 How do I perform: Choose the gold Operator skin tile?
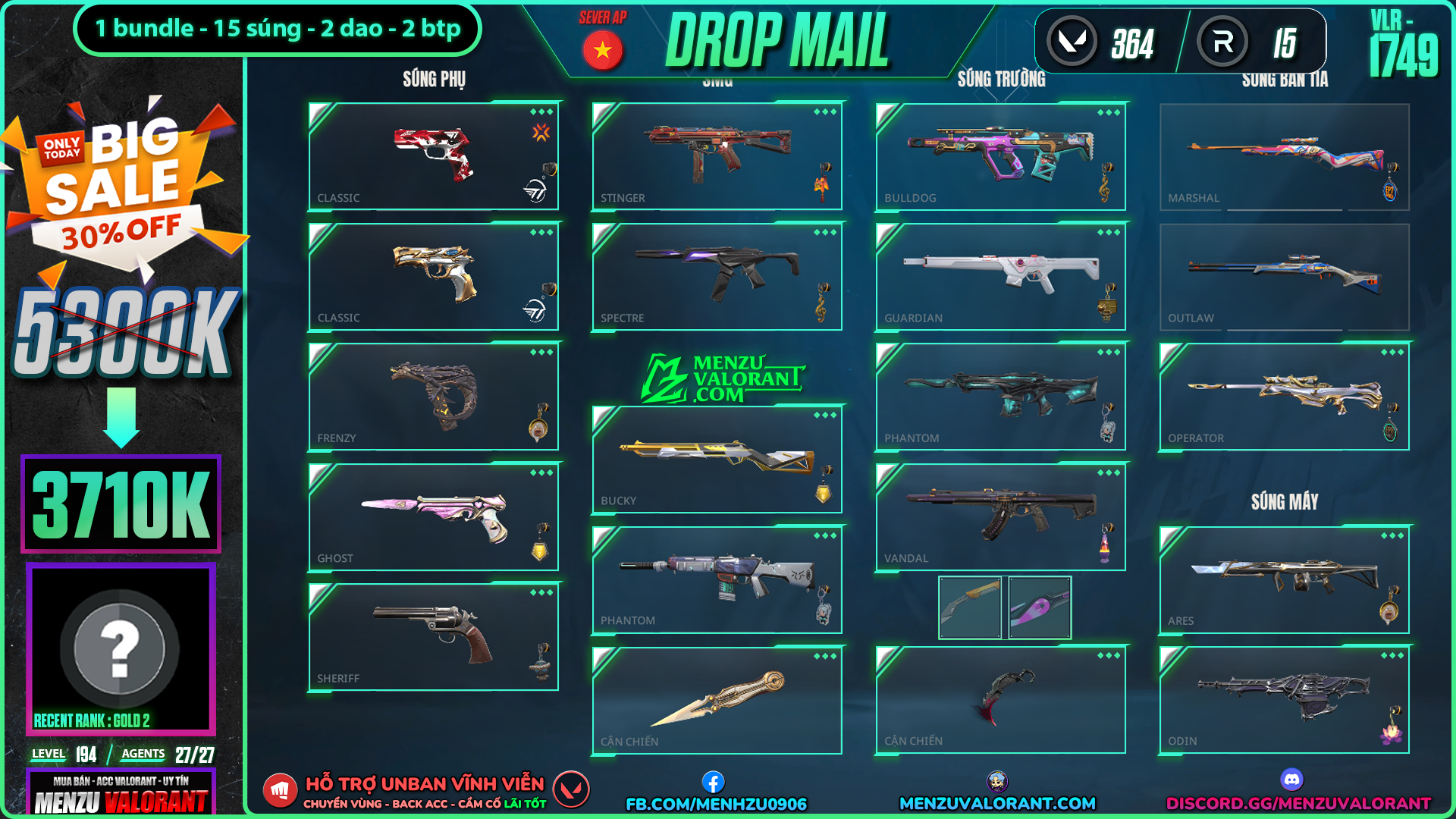[1284, 397]
